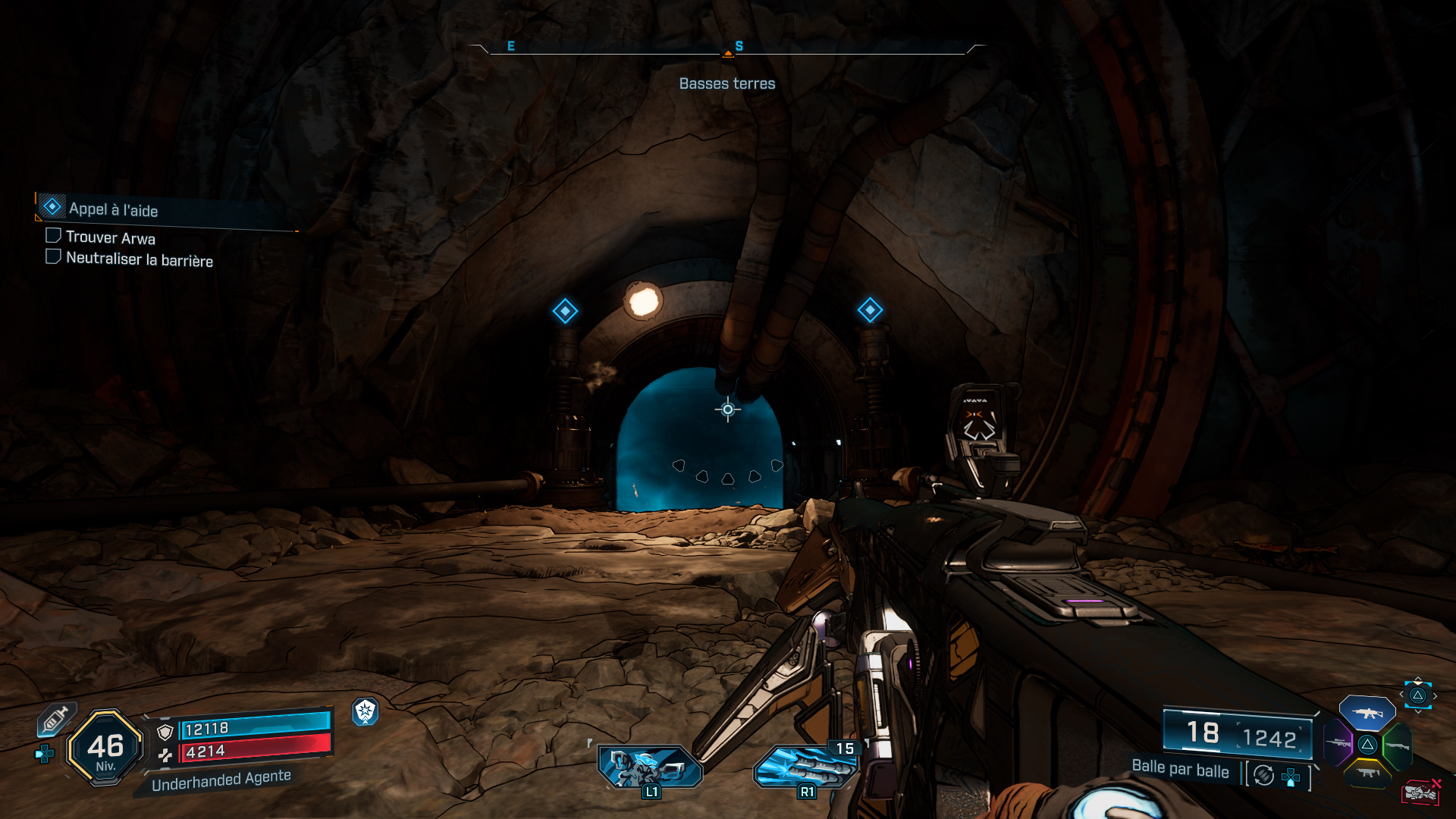Tick the "Trouver Arwa" objective checkbox
The image size is (1456, 819).
(53, 236)
